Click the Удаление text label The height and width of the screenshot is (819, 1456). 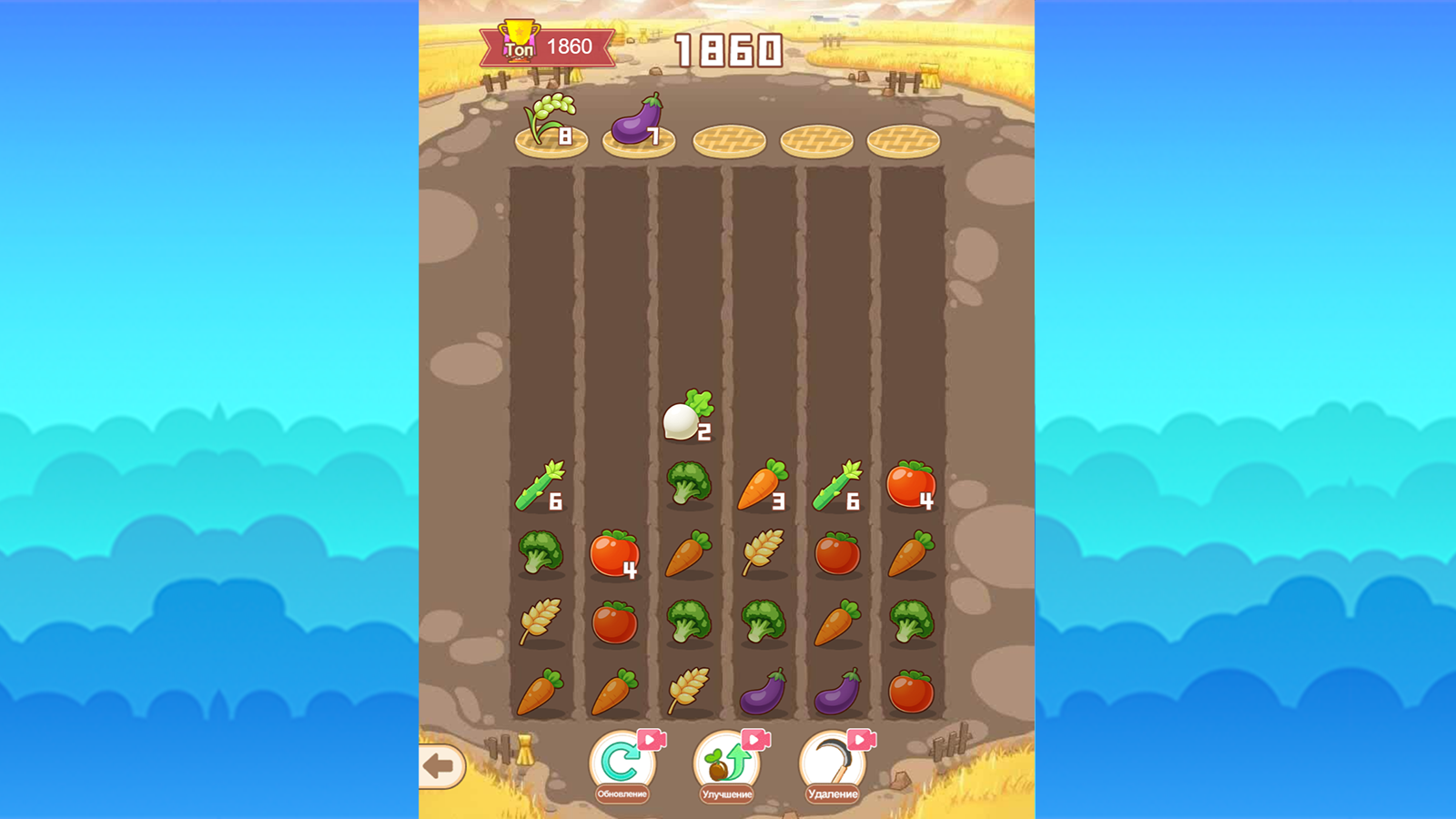pos(831,793)
